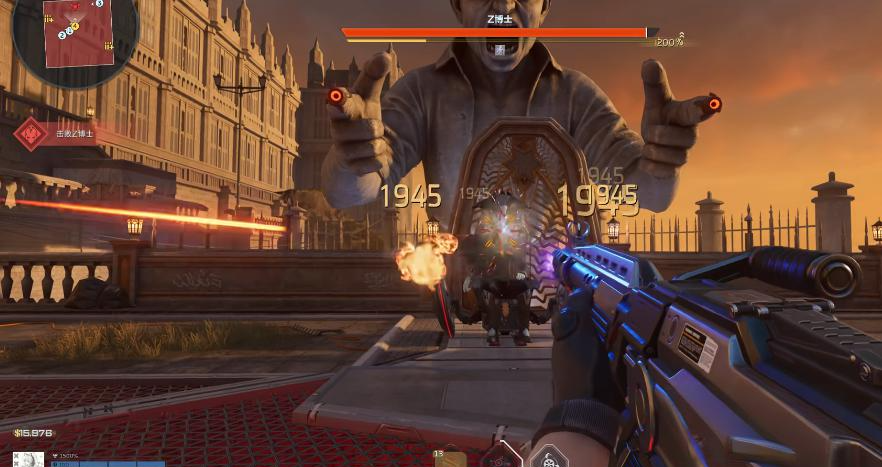This screenshot has height=467, width=882.
Task: Click the circular minimap
Action: coord(75,37)
